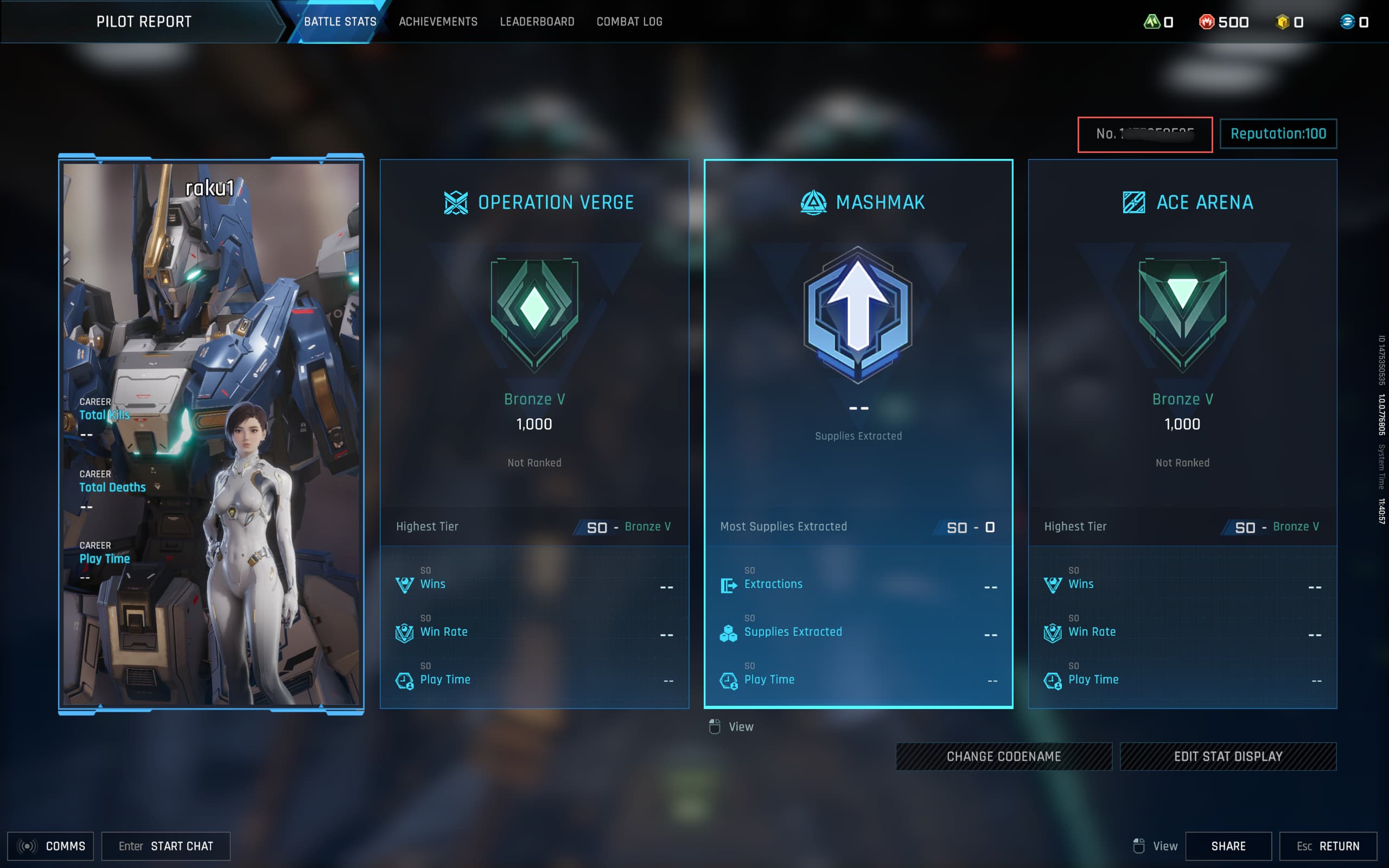Open the Comms panel
The image size is (1389, 868).
point(50,846)
